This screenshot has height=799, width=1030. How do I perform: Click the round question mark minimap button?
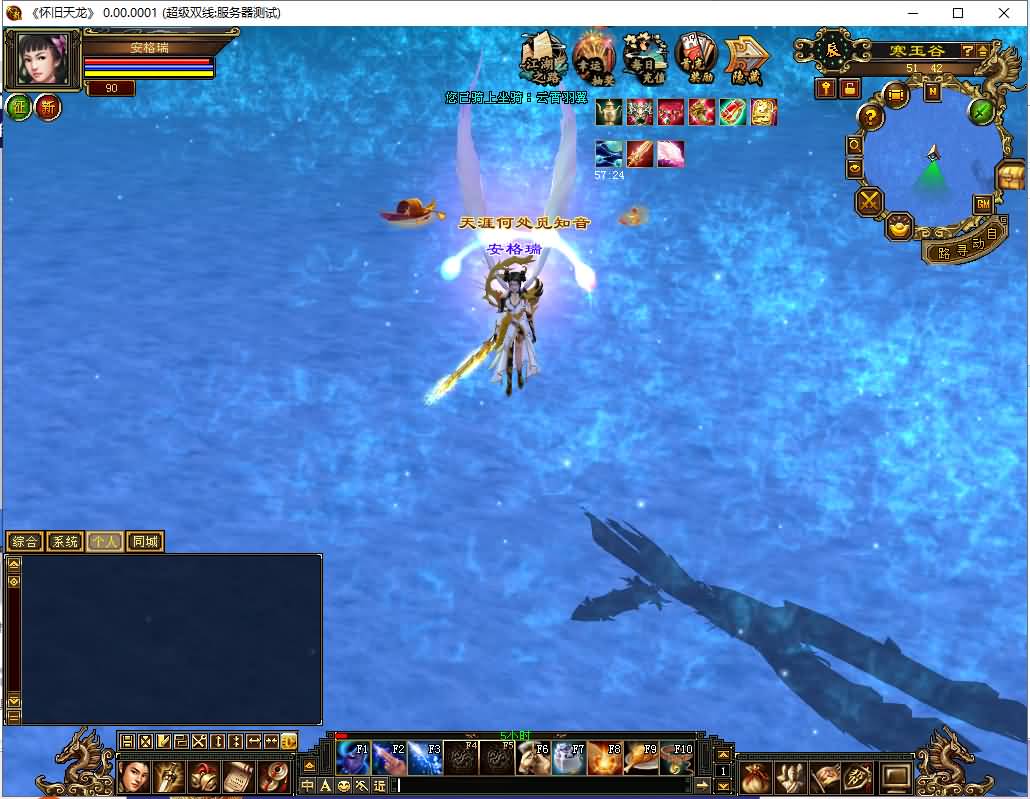871,117
